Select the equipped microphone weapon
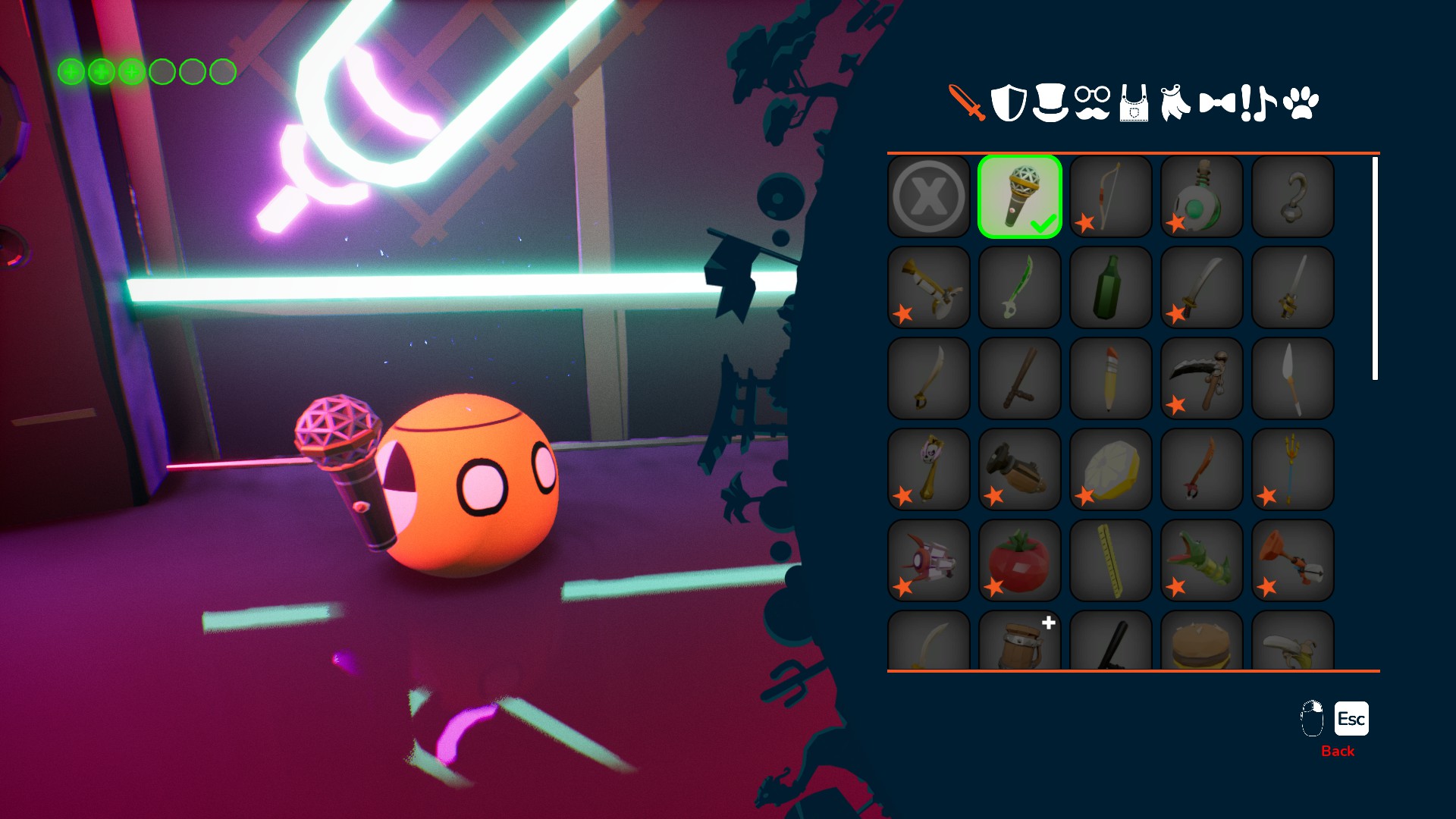This screenshot has width=1456, height=819. click(1020, 196)
